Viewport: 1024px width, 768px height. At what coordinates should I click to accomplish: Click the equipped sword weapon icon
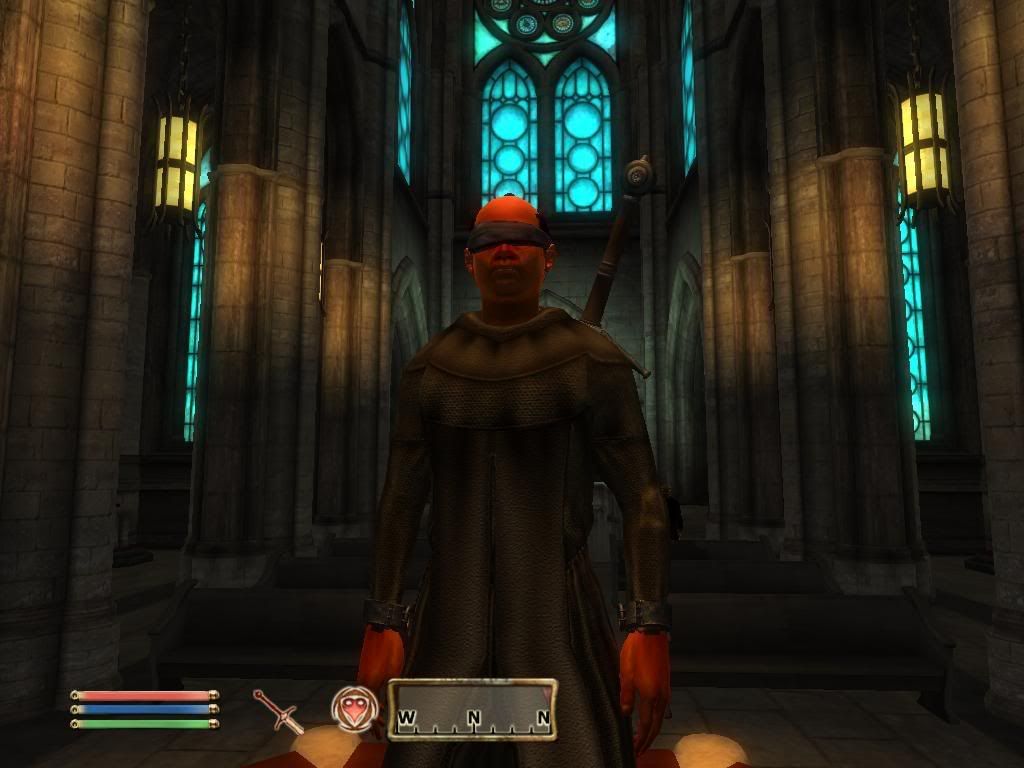277,710
